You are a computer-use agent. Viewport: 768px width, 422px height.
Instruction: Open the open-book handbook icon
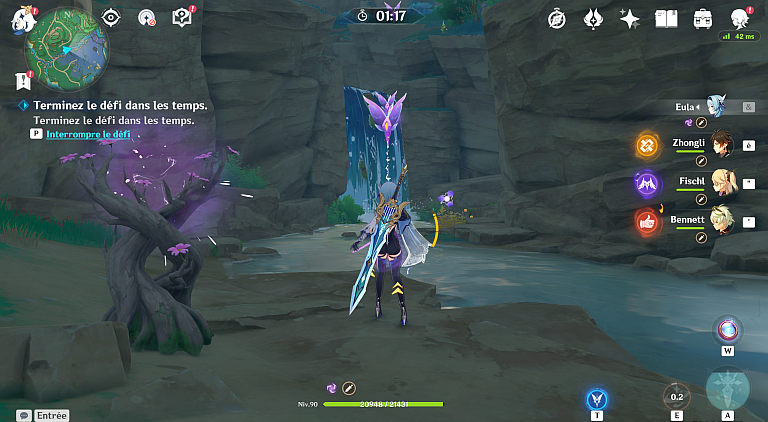pyautogui.click(x=666, y=18)
